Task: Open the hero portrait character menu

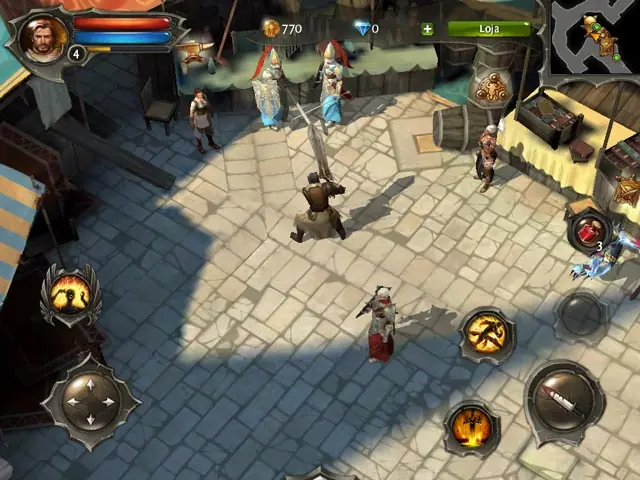Action: pyautogui.click(x=42, y=38)
